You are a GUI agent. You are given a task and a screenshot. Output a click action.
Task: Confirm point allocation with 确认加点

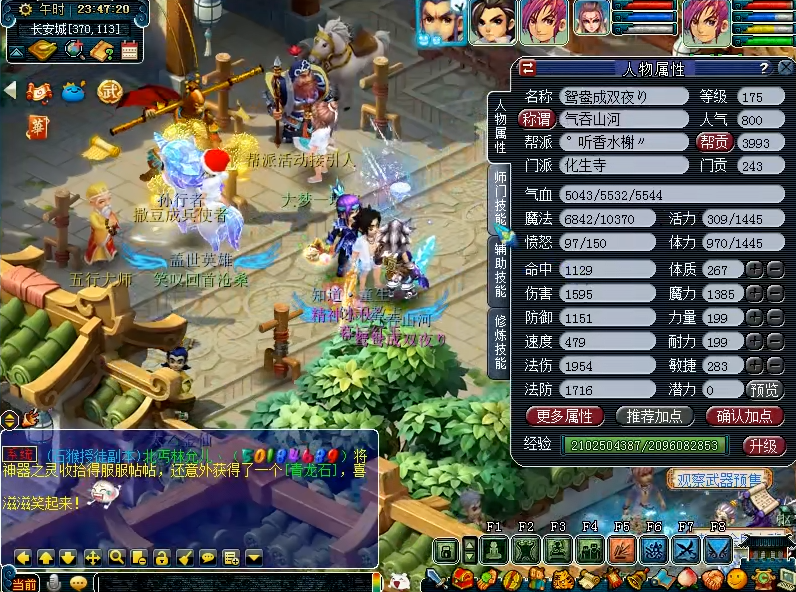745,416
